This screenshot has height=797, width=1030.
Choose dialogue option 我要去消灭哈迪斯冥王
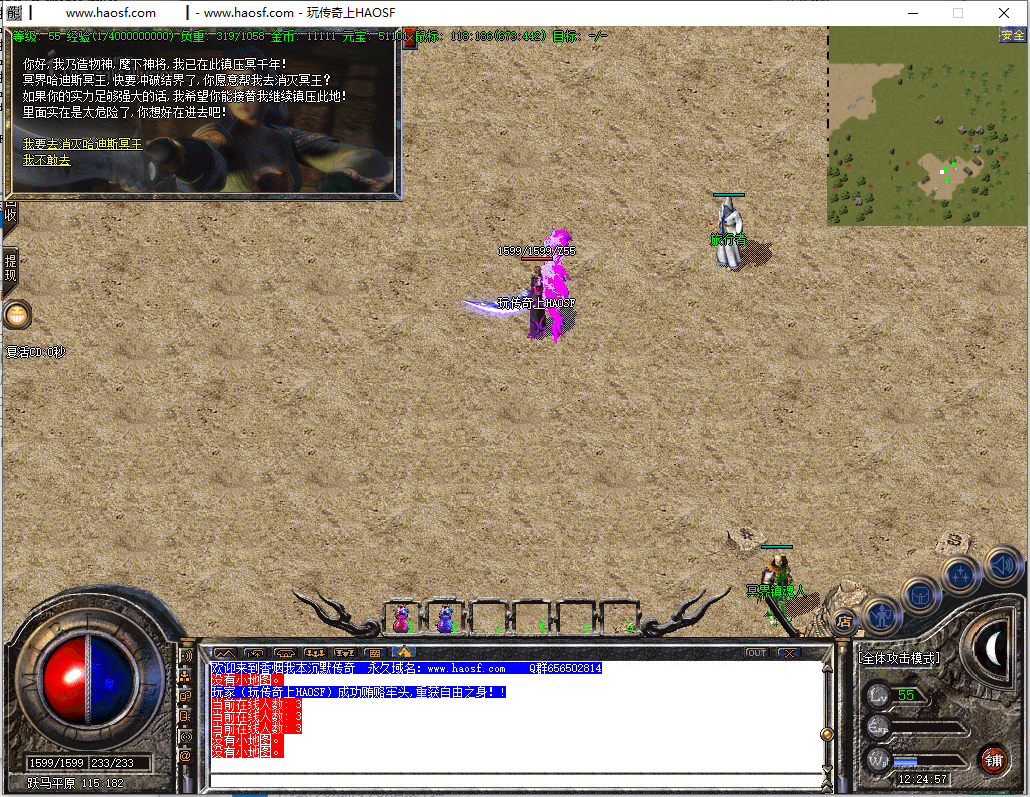pyautogui.click(x=82, y=144)
